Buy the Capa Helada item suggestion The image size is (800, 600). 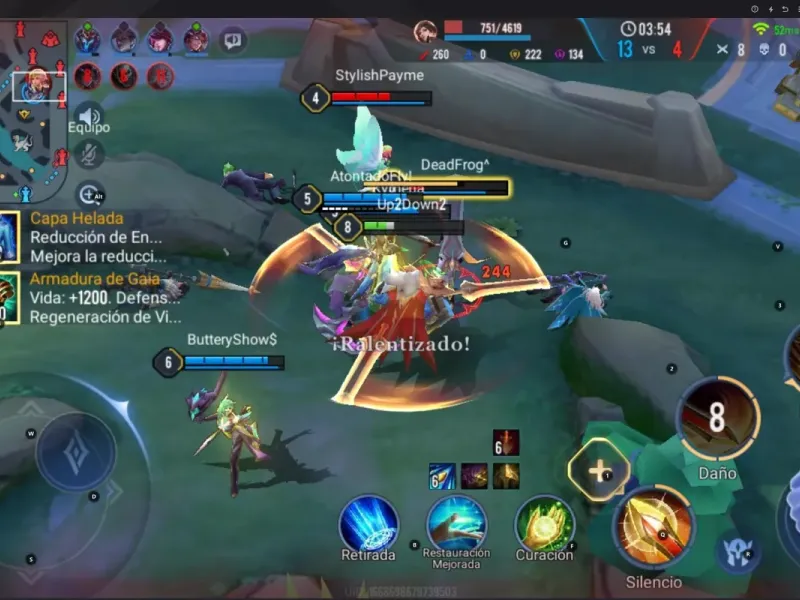[x=80, y=238]
